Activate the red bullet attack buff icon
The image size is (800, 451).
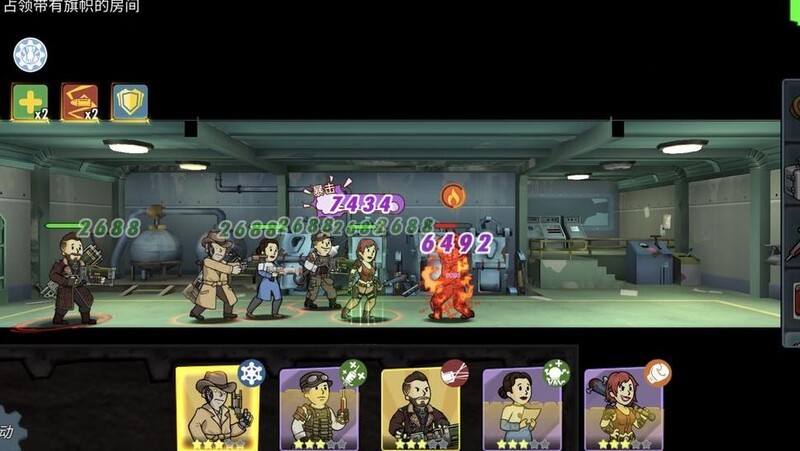point(80,102)
